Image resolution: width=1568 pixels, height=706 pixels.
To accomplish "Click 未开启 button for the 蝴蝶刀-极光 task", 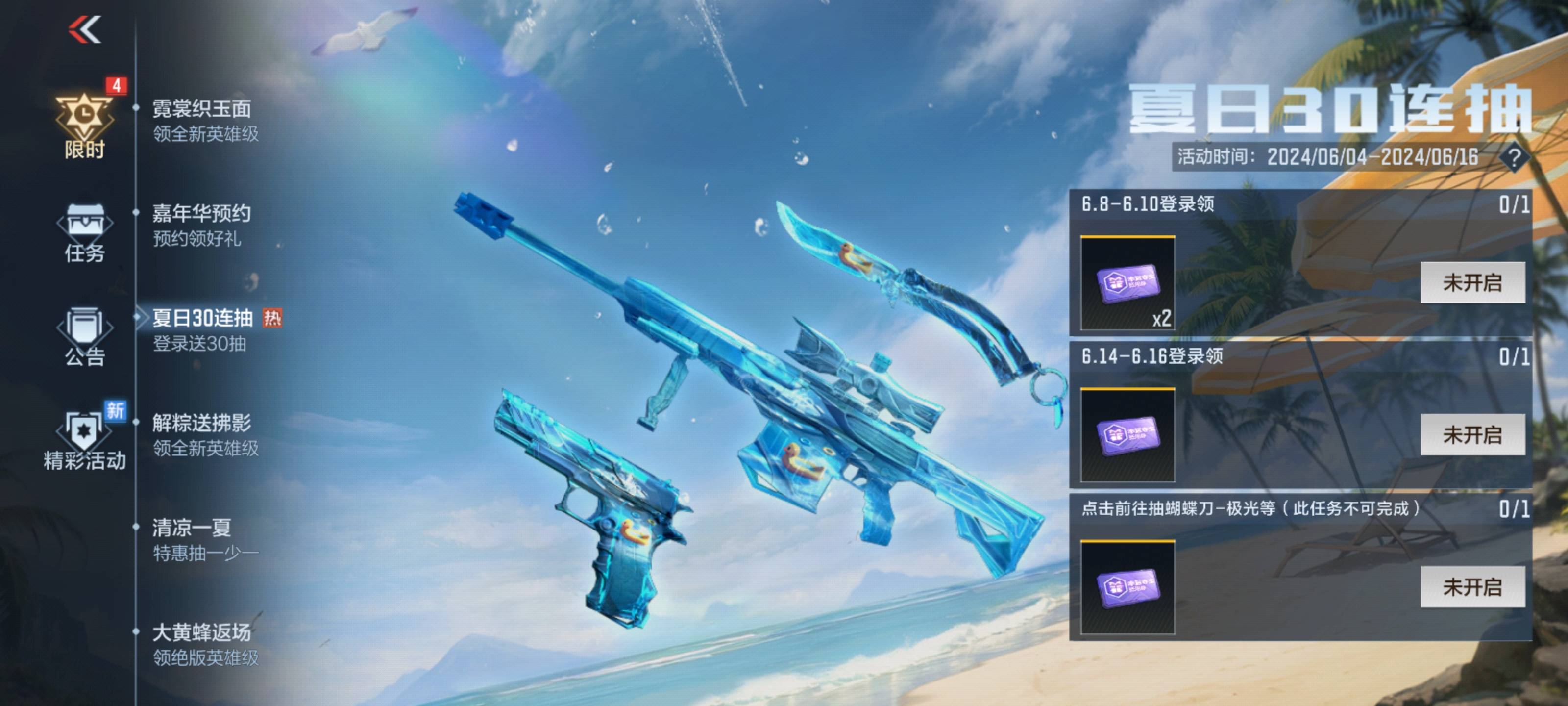I will click(x=1472, y=587).
